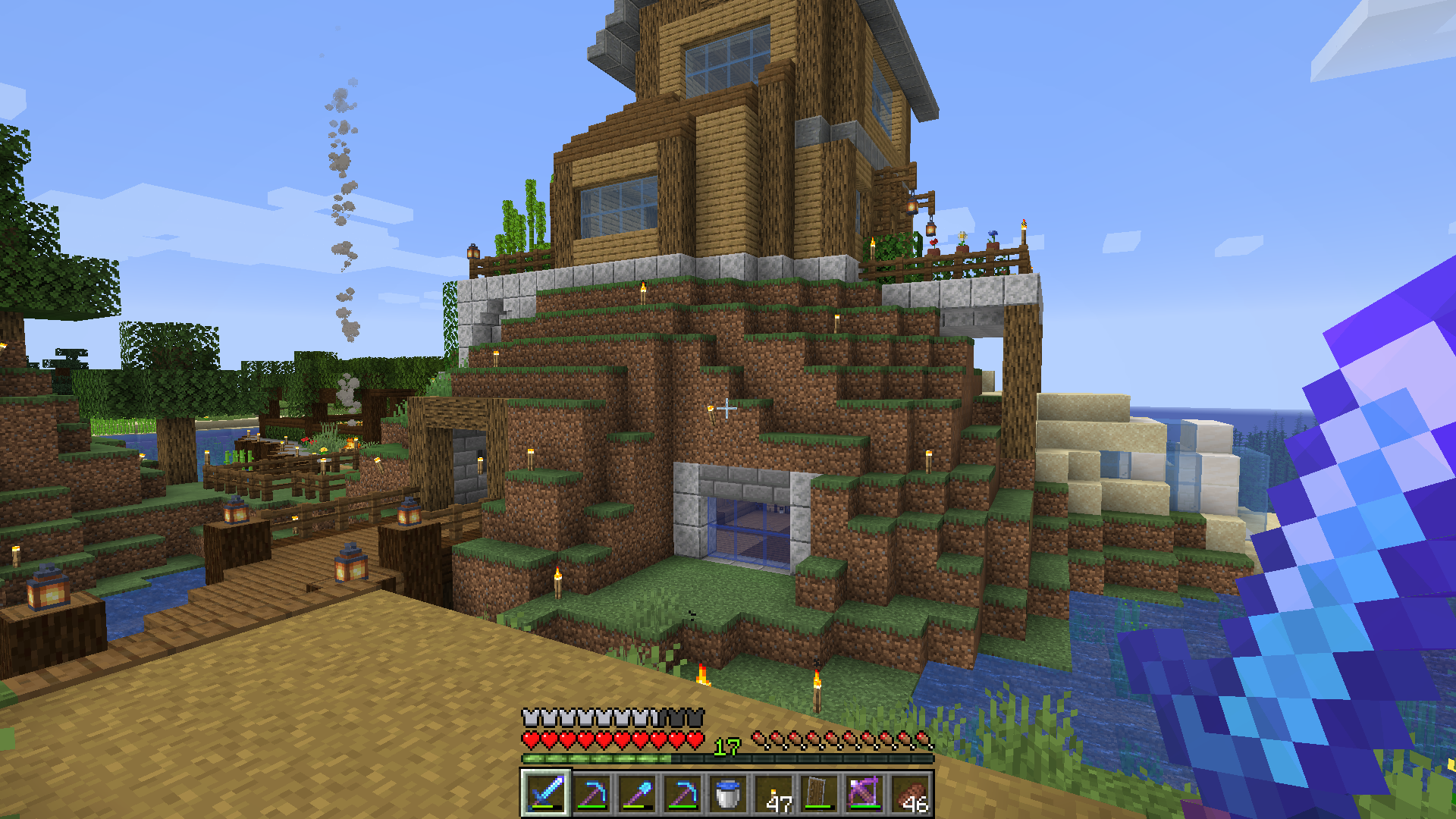Choose the water bucket slot

pyautogui.click(x=727, y=793)
